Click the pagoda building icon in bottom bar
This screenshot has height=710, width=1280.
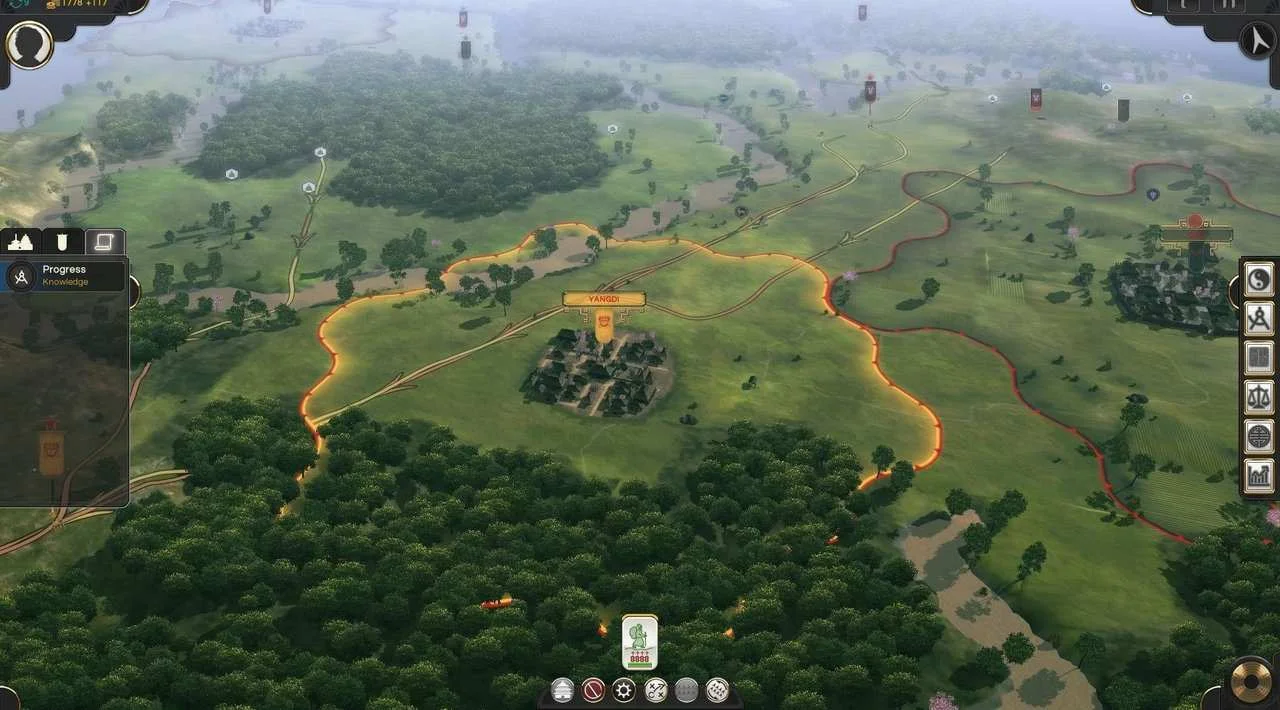564,690
